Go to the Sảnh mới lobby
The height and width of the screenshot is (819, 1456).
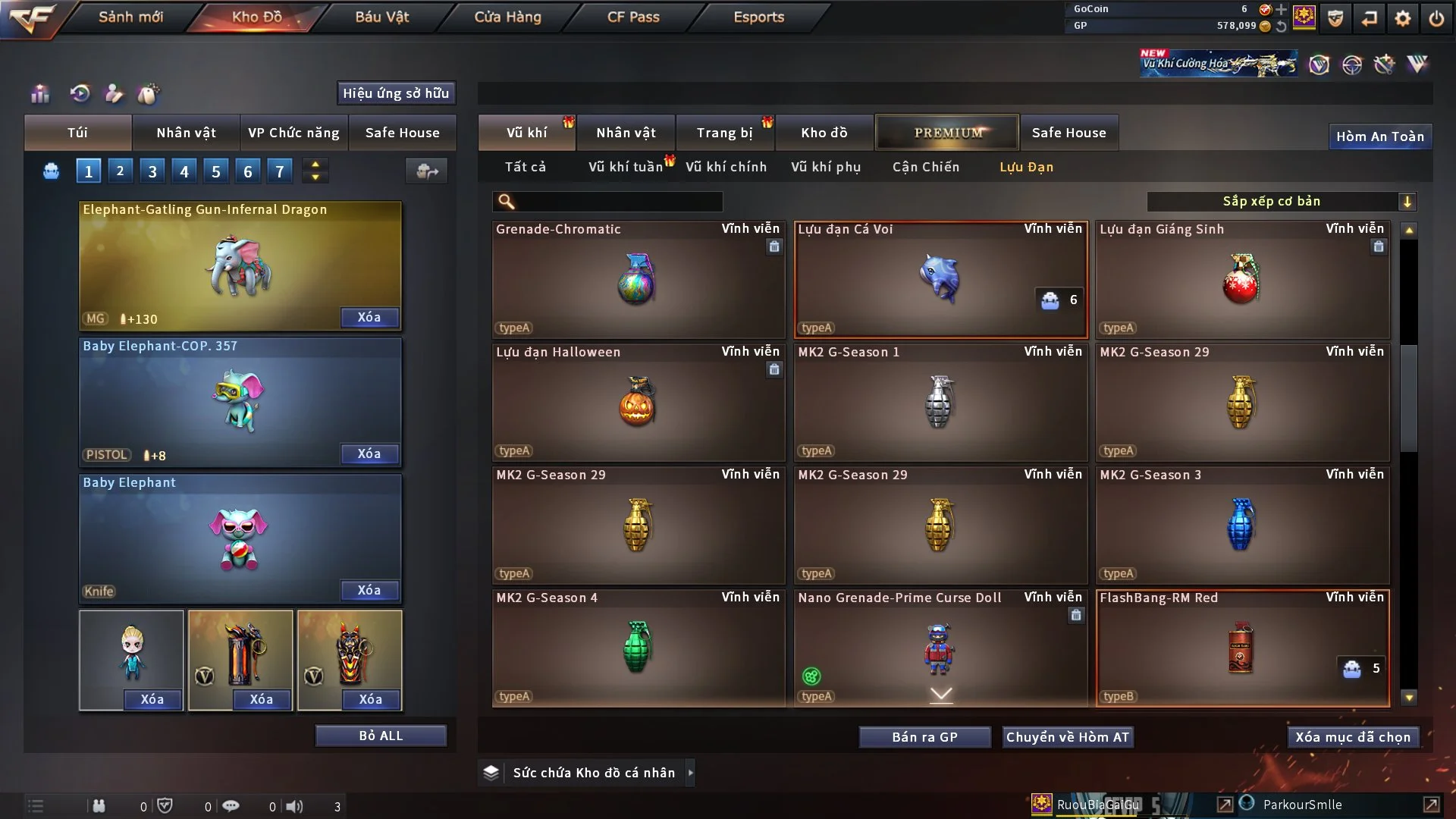point(130,17)
